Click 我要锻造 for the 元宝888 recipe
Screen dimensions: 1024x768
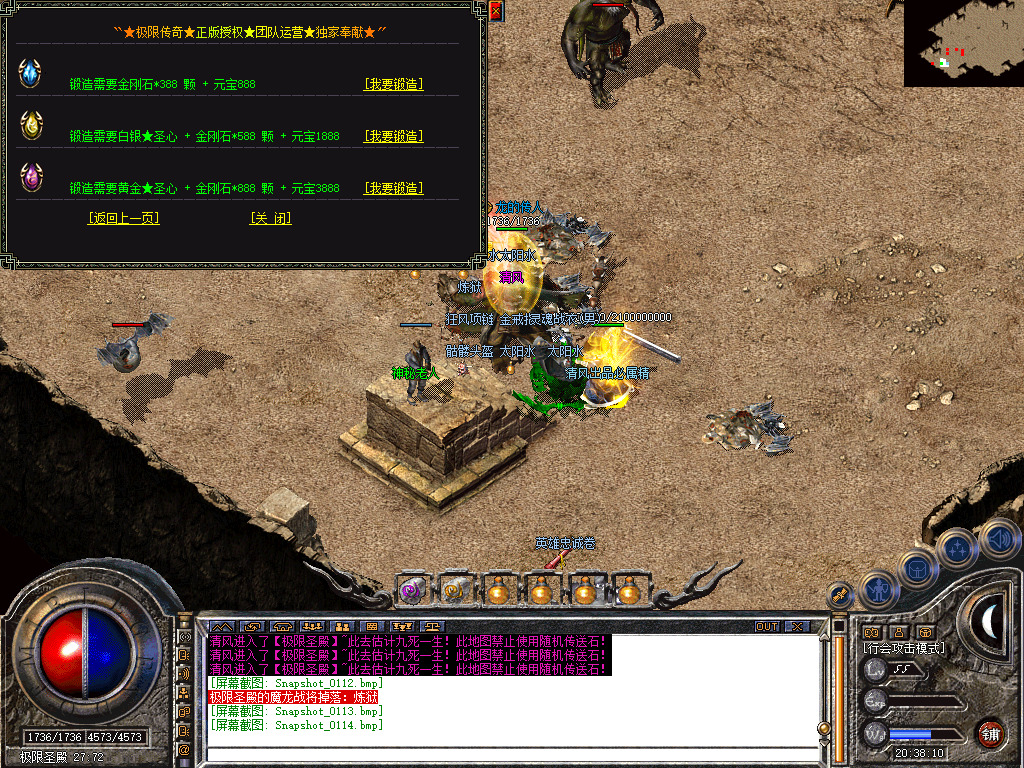click(x=393, y=84)
